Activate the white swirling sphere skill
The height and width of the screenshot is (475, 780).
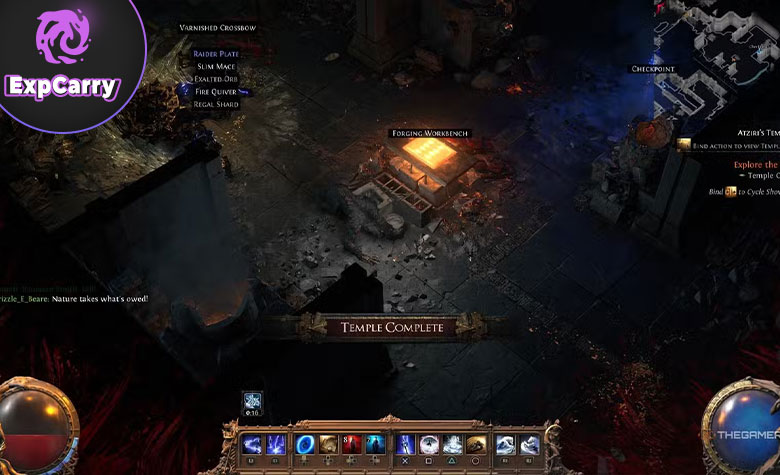(x=429, y=445)
